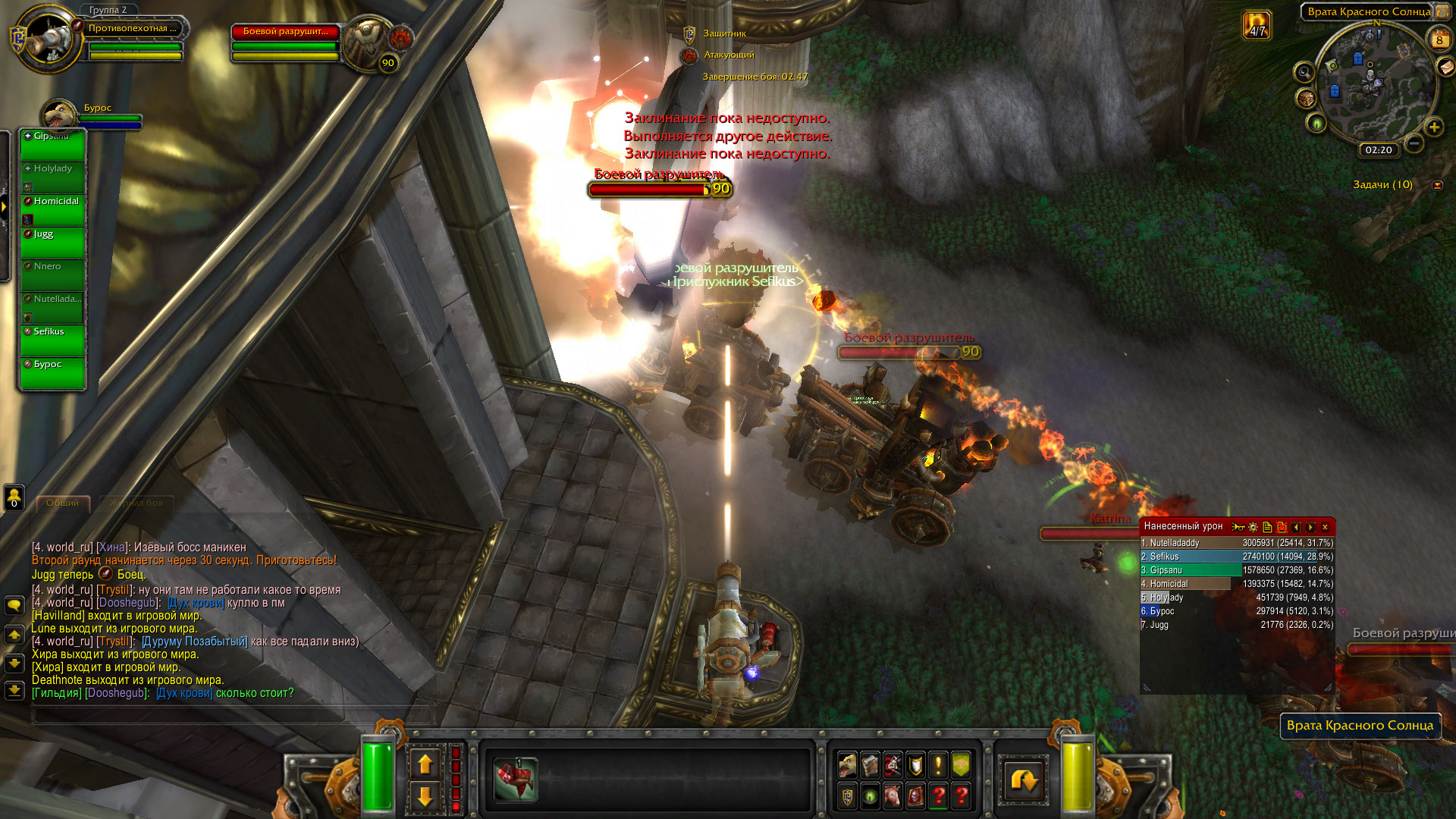Open the calendar showing day 8

[x=1439, y=40]
